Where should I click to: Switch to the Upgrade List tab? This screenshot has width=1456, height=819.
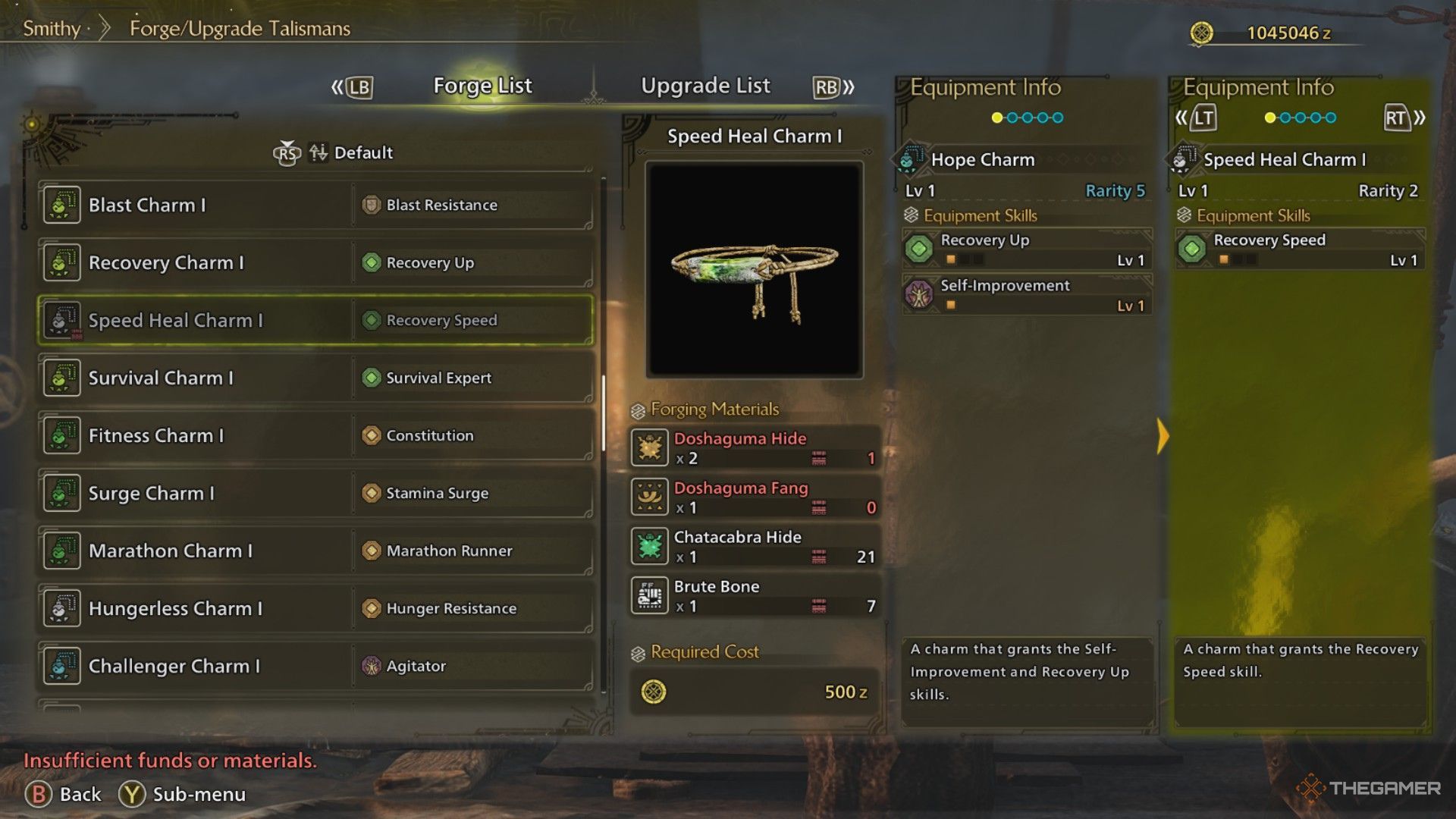705,86
